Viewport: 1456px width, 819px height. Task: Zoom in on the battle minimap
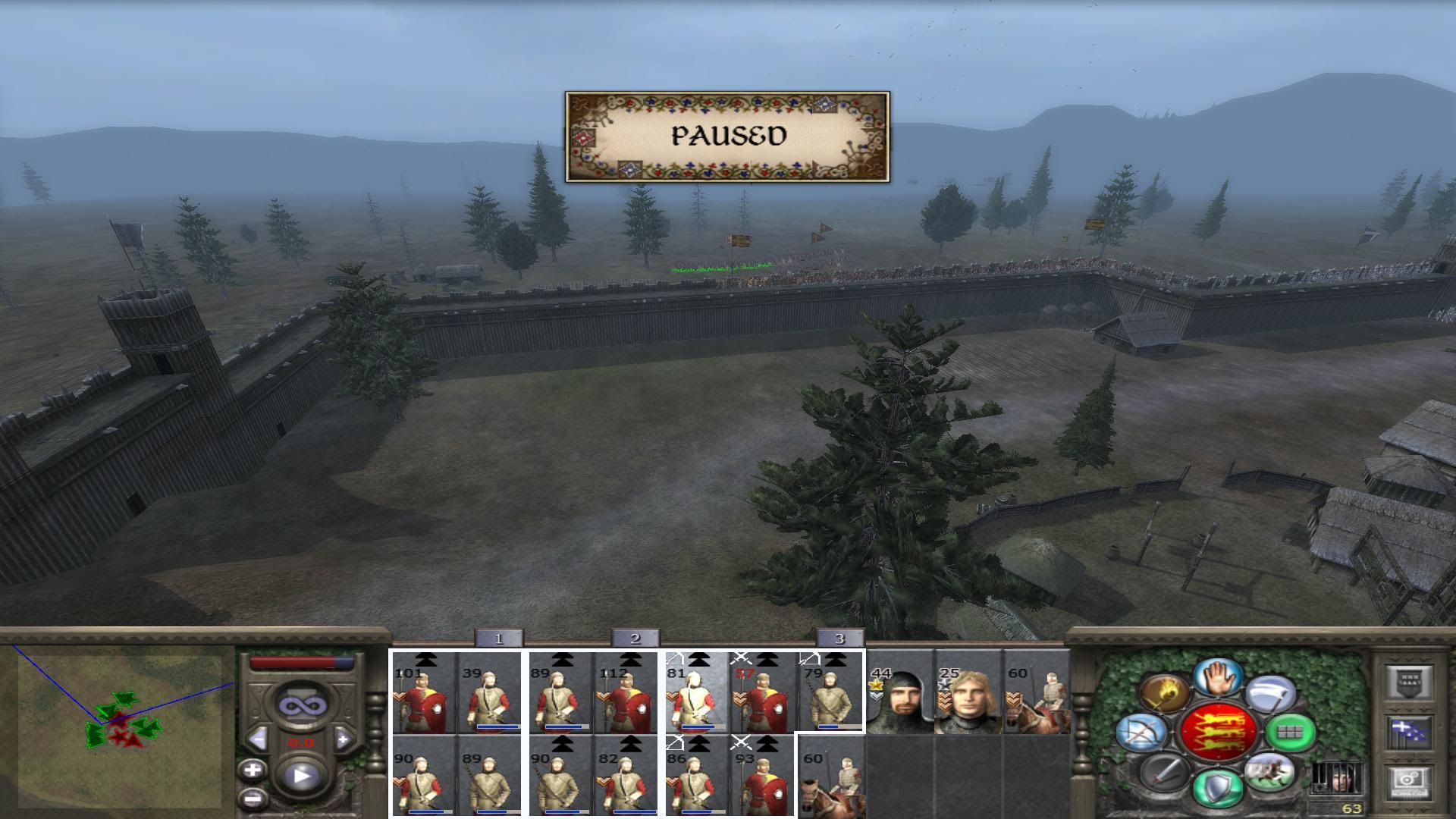(253, 770)
